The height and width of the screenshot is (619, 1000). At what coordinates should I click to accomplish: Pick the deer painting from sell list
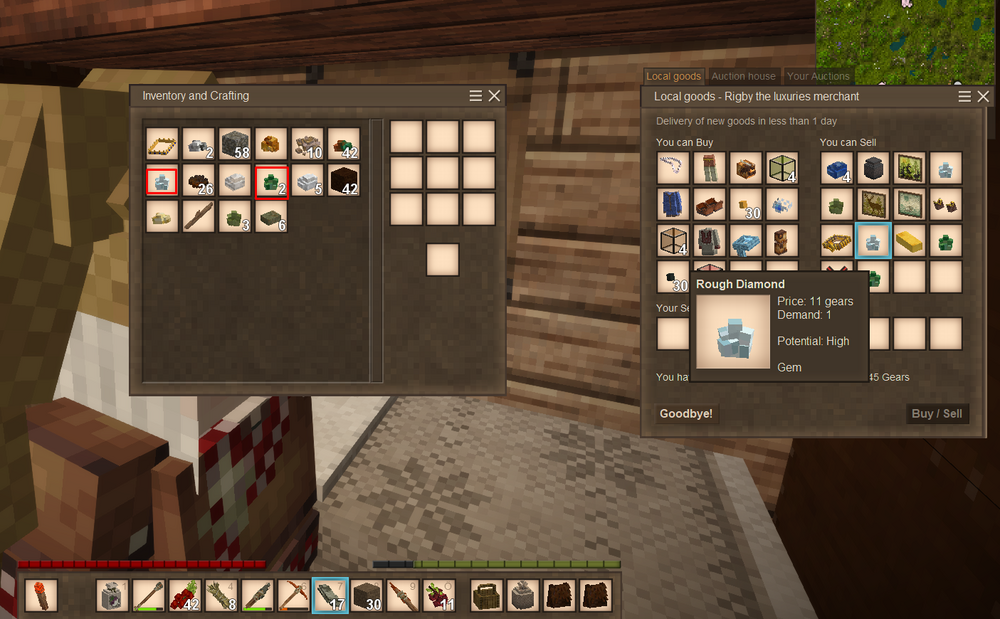click(873, 204)
